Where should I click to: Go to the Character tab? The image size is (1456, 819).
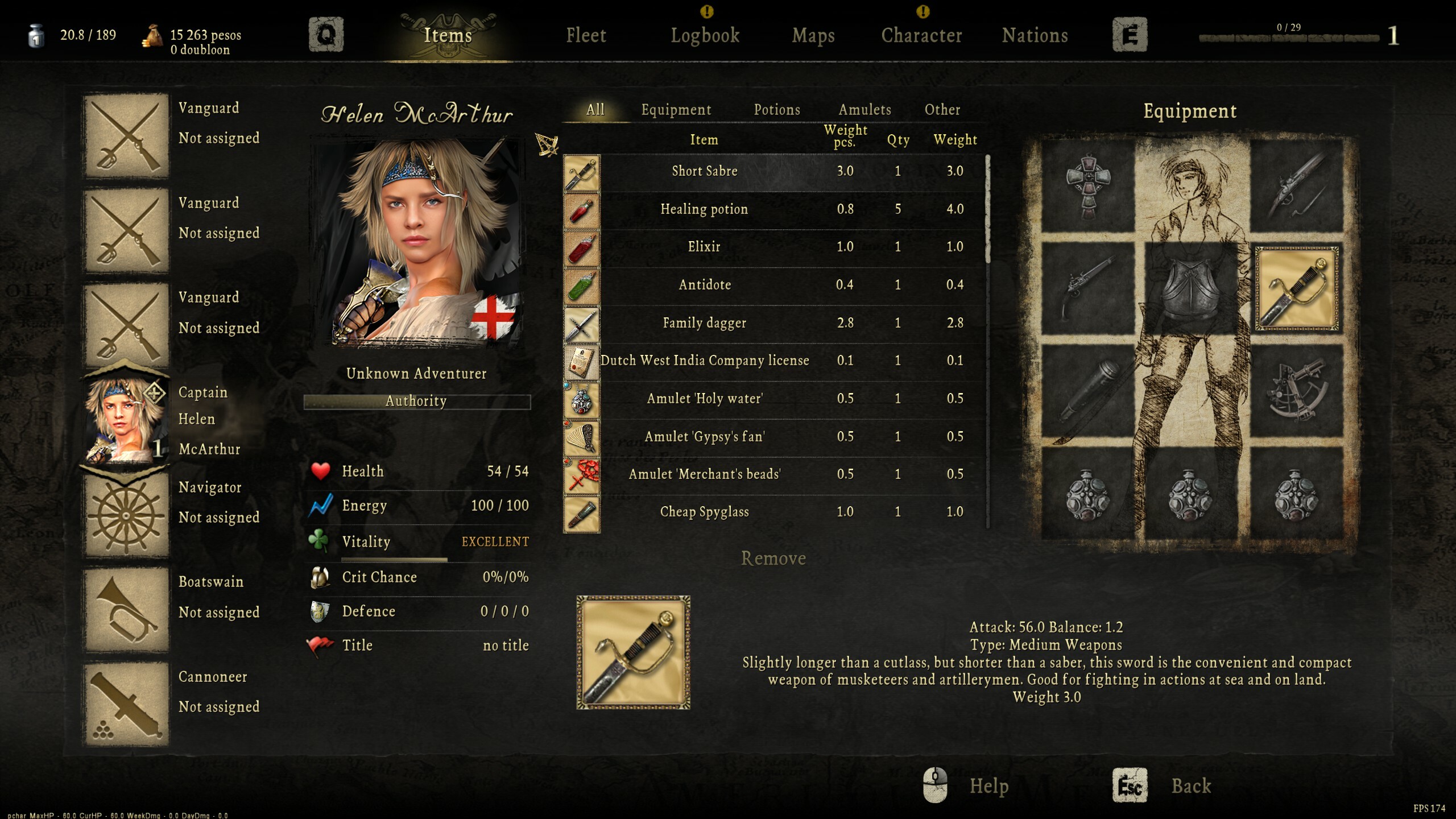[921, 36]
